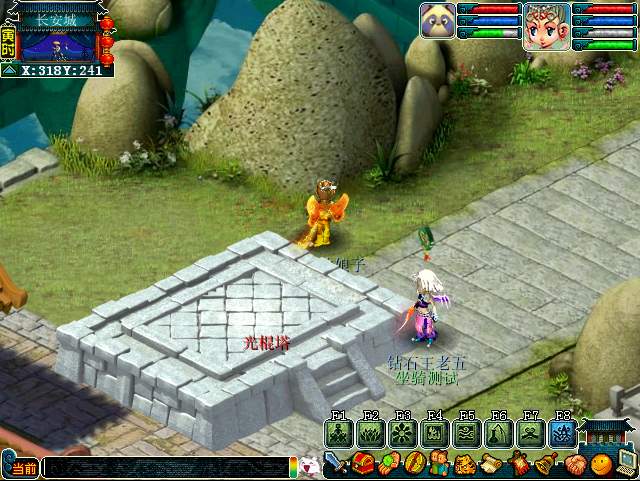Toggle the 当前 chat channel button
The height and width of the screenshot is (481, 640).
[x=20, y=467]
